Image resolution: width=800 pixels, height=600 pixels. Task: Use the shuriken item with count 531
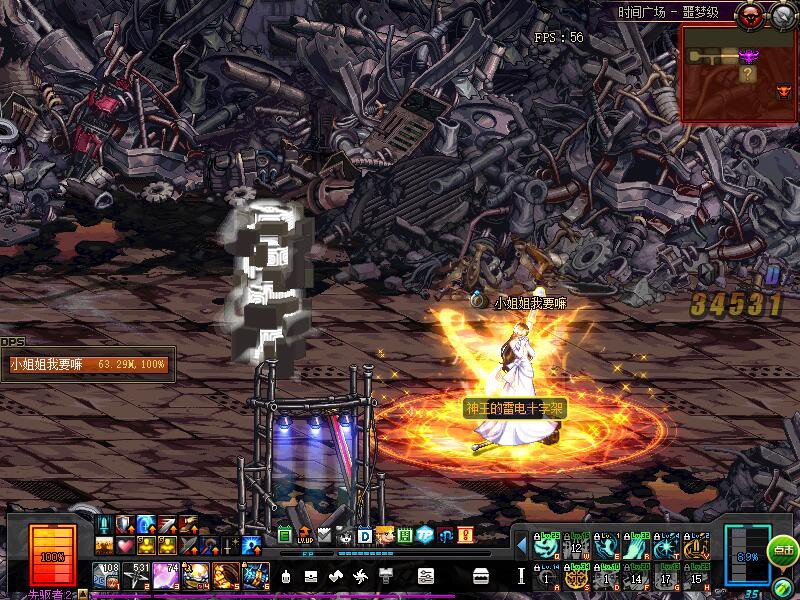click(x=136, y=575)
